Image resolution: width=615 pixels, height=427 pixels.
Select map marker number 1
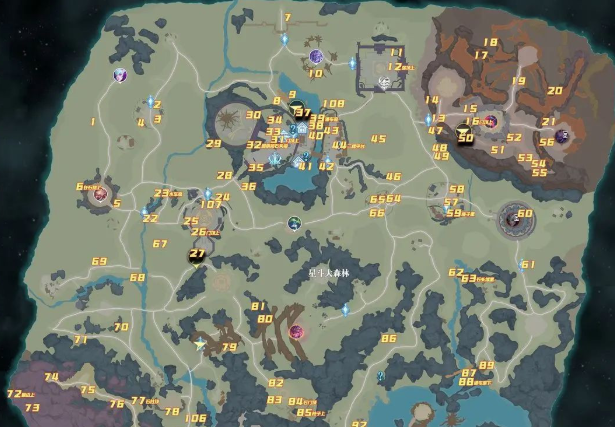pos(93,122)
